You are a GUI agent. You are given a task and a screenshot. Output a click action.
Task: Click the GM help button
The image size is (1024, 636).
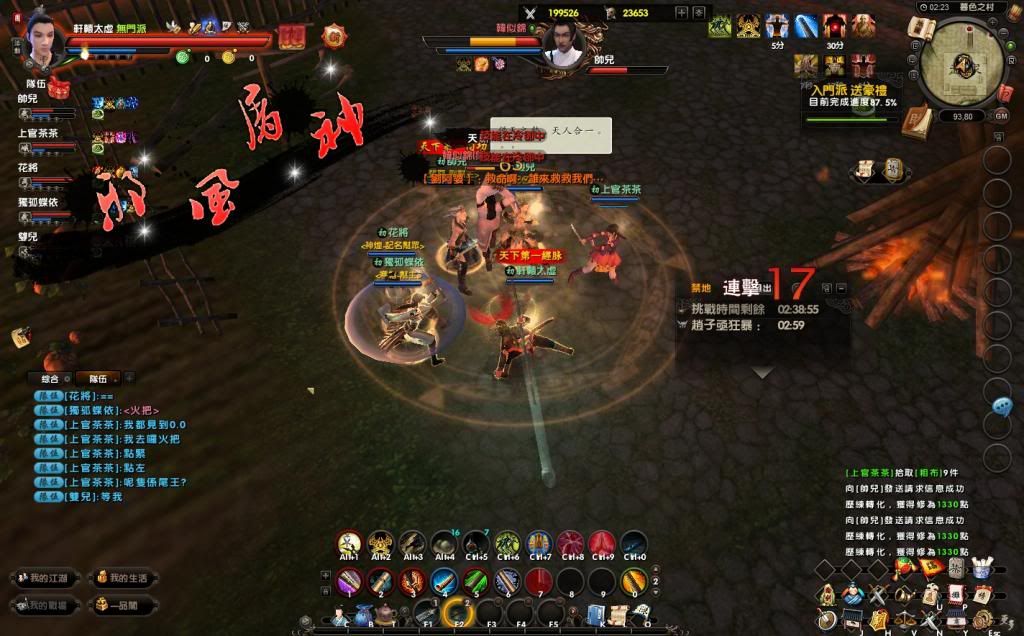(1001, 116)
